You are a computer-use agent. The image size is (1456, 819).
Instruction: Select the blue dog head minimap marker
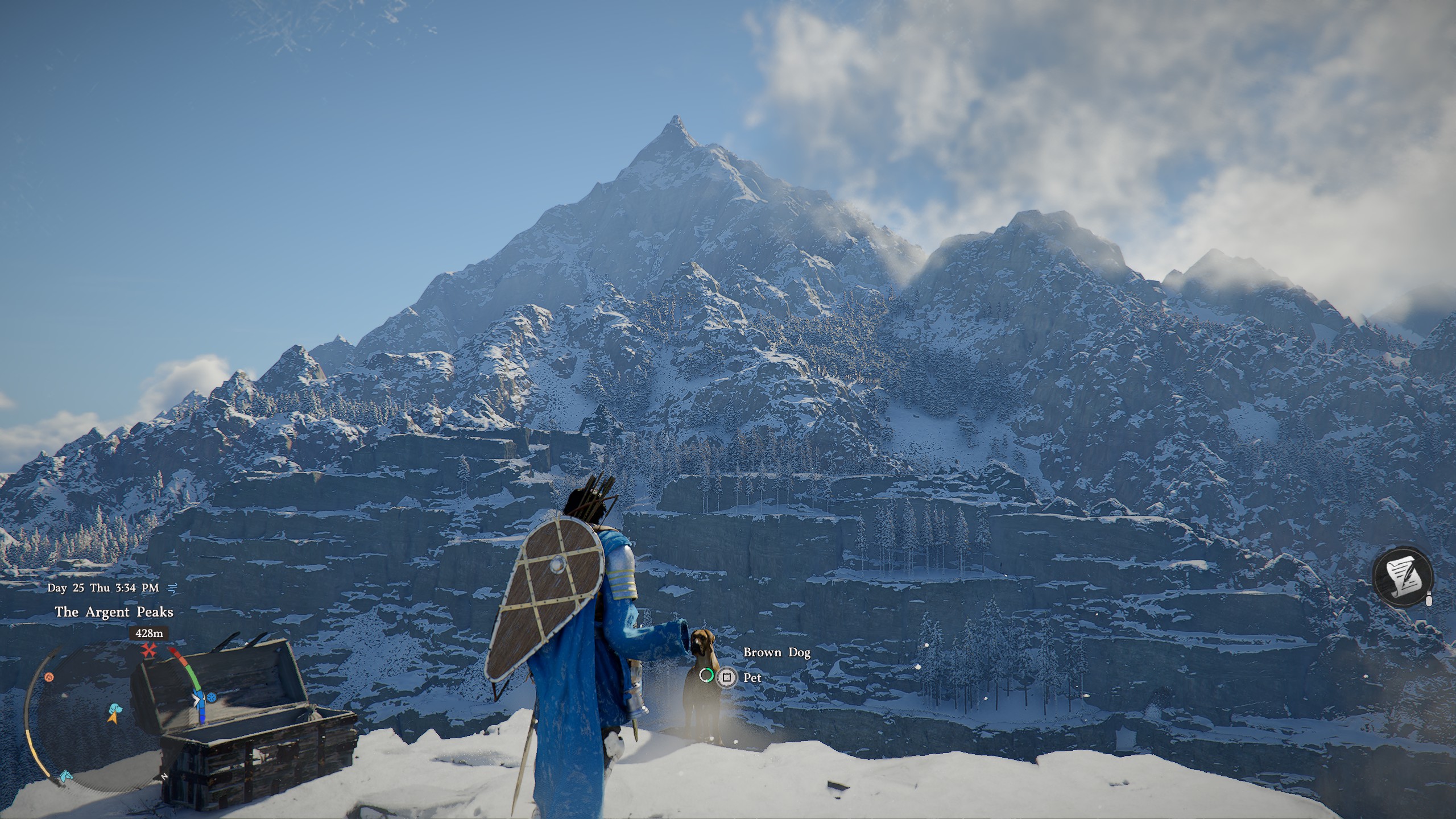point(117,708)
